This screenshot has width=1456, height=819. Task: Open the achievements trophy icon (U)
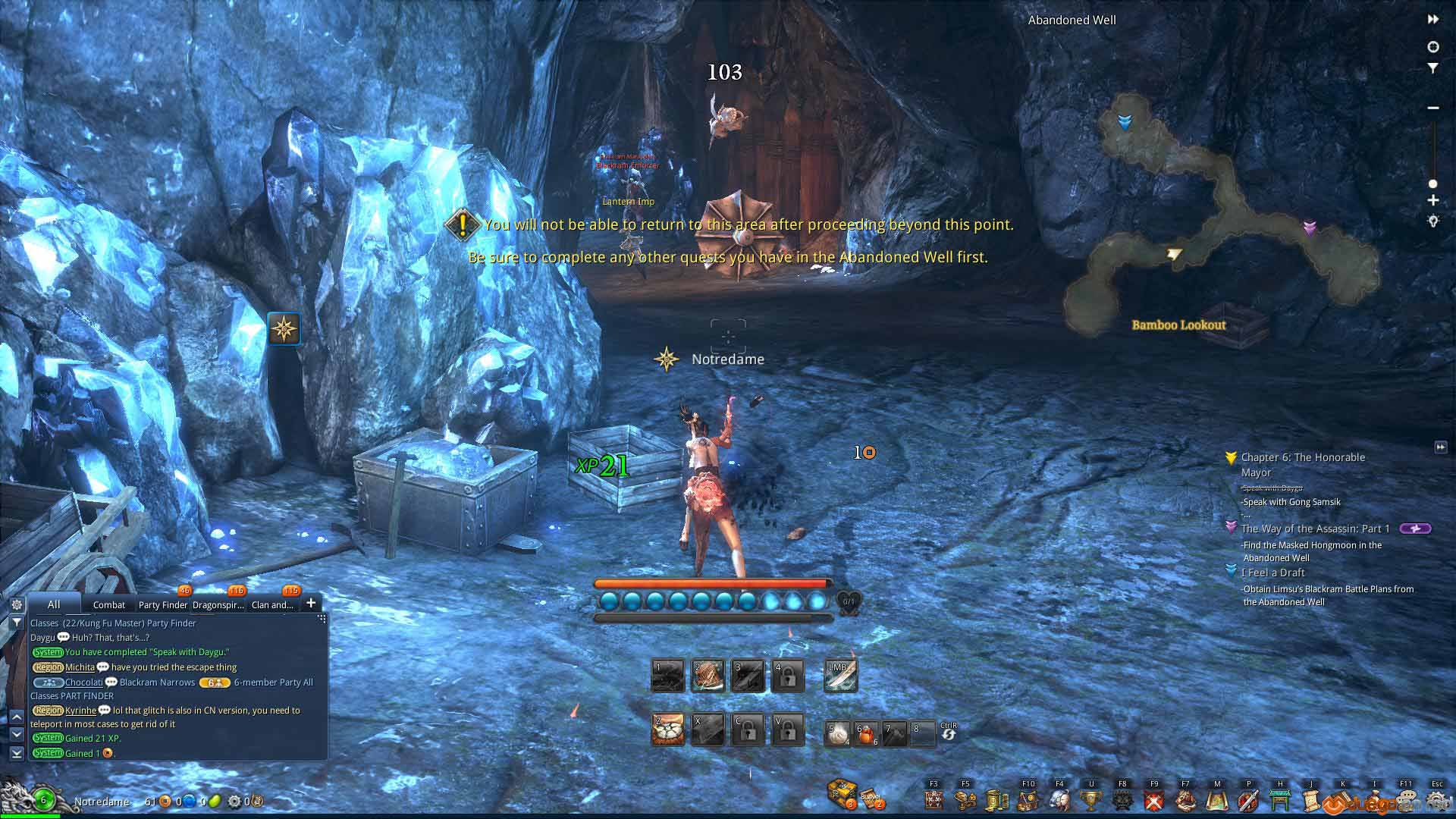(1090, 799)
